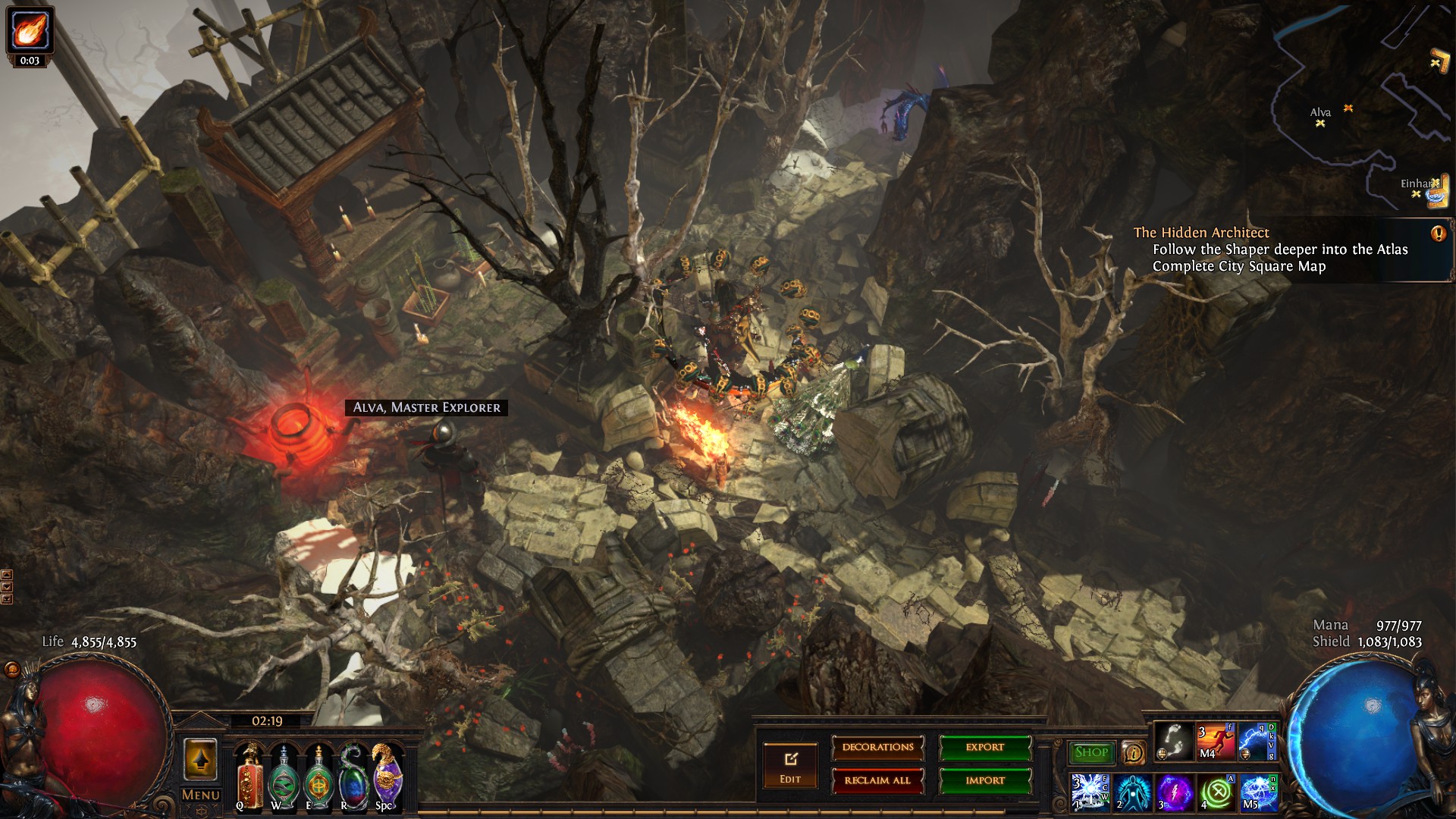Click The Hidden Architect quest alert icon
This screenshot has width=1456, height=819.
point(1438,234)
